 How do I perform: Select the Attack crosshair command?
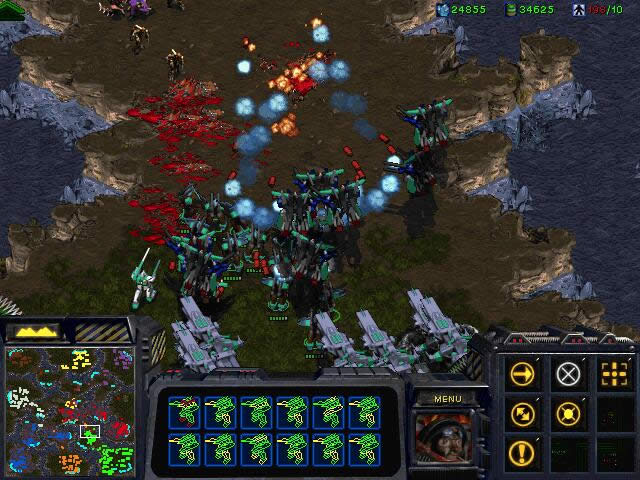612,375
